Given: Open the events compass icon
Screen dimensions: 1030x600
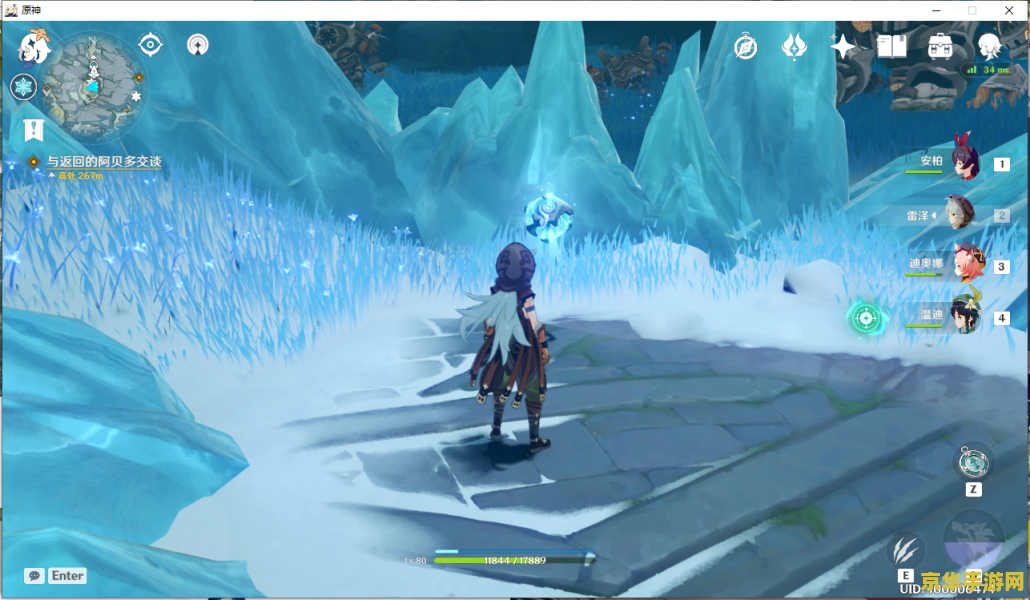Looking at the screenshot, I should (x=745, y=46).
